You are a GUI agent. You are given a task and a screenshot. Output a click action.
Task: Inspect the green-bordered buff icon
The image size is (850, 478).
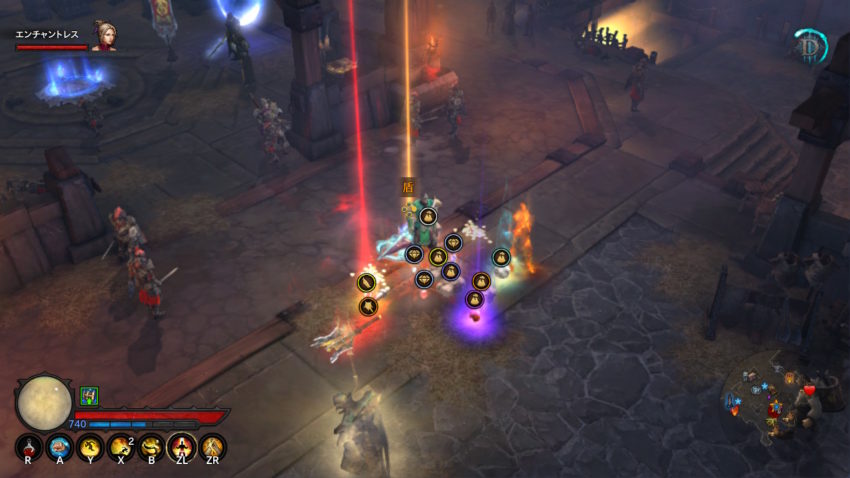click(x=89, y=395)
